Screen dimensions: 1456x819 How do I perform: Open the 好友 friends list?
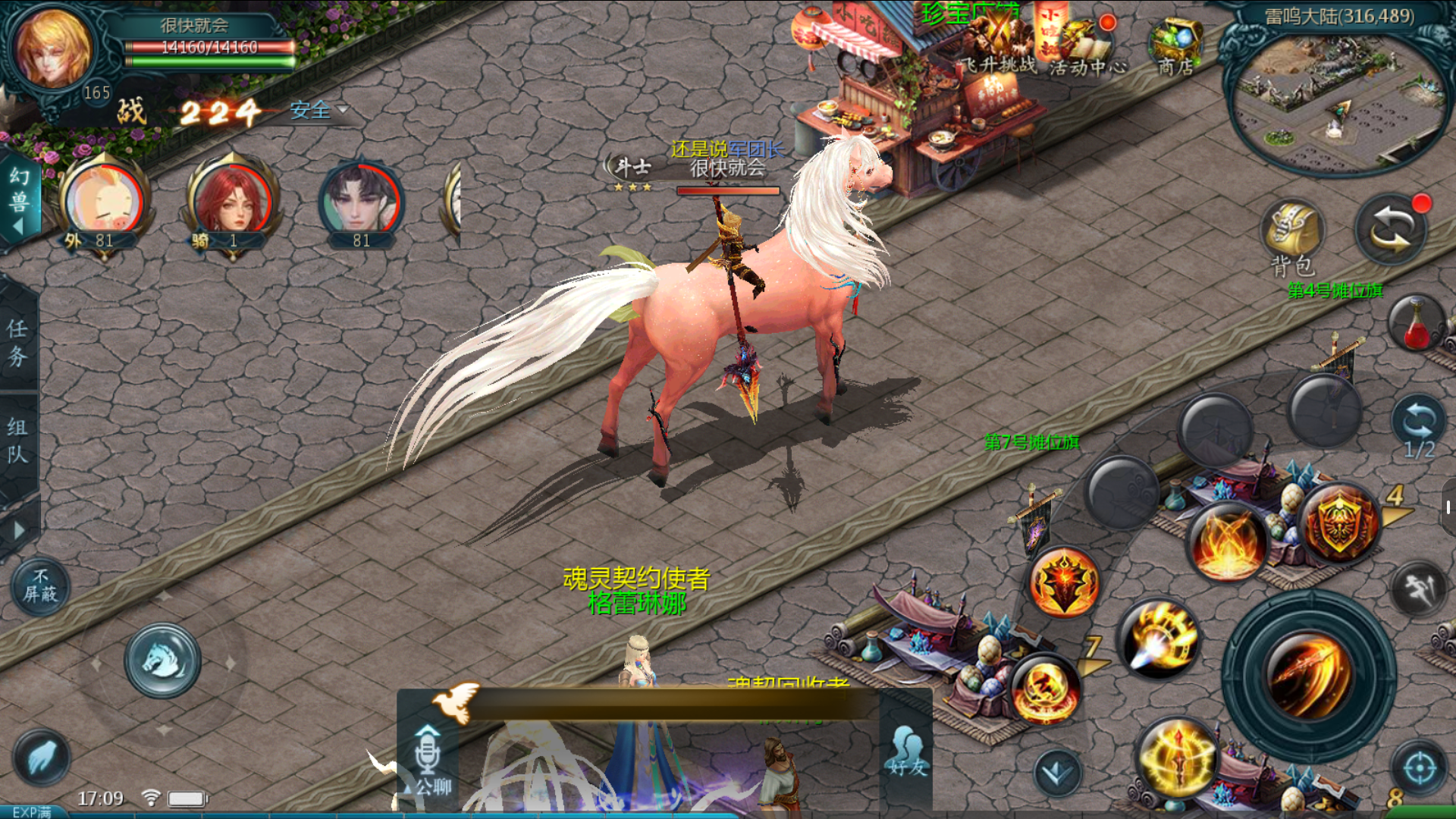tap(907, 751)
